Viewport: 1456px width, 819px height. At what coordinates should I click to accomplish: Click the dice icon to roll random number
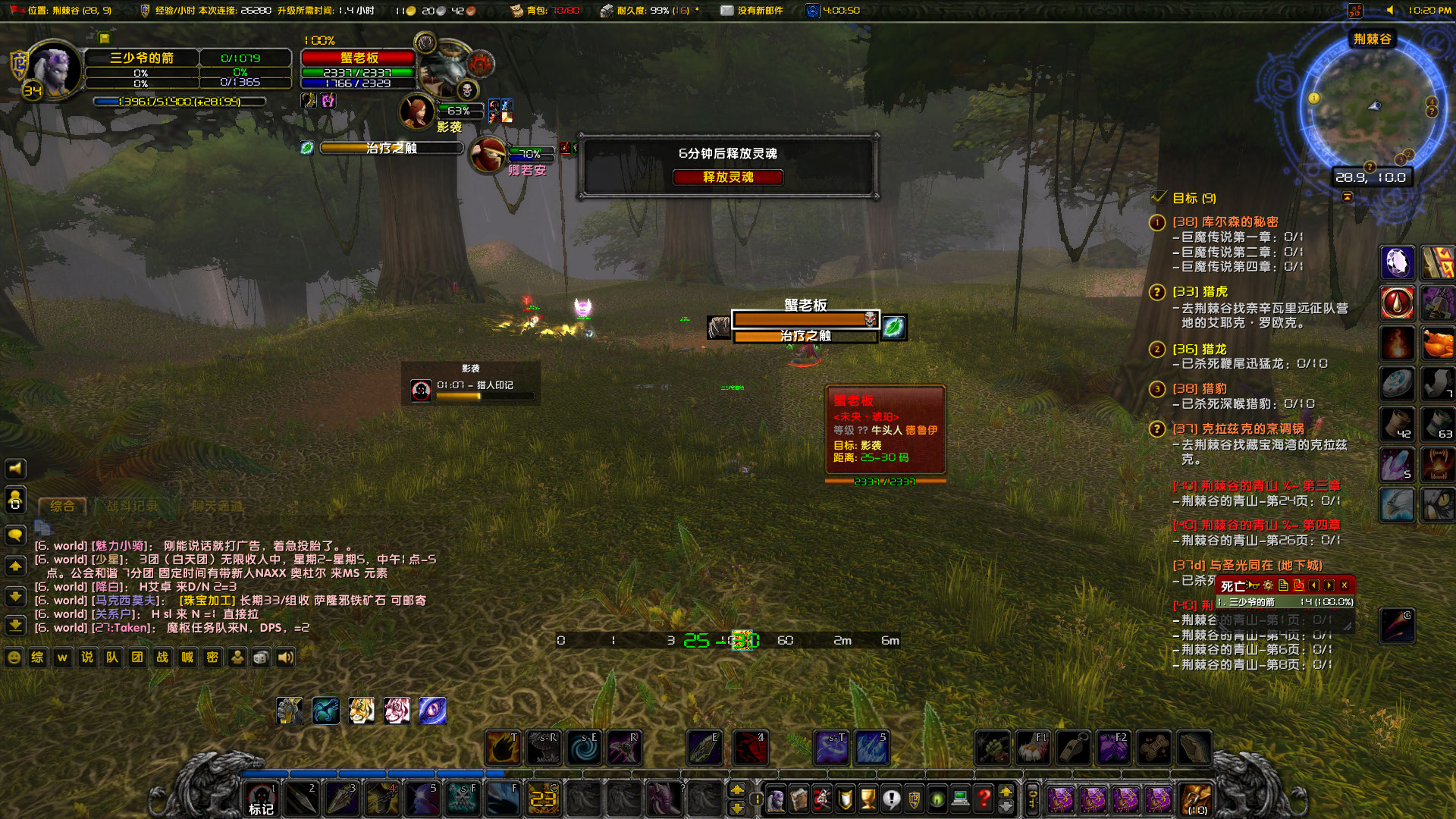pos(262,657)
